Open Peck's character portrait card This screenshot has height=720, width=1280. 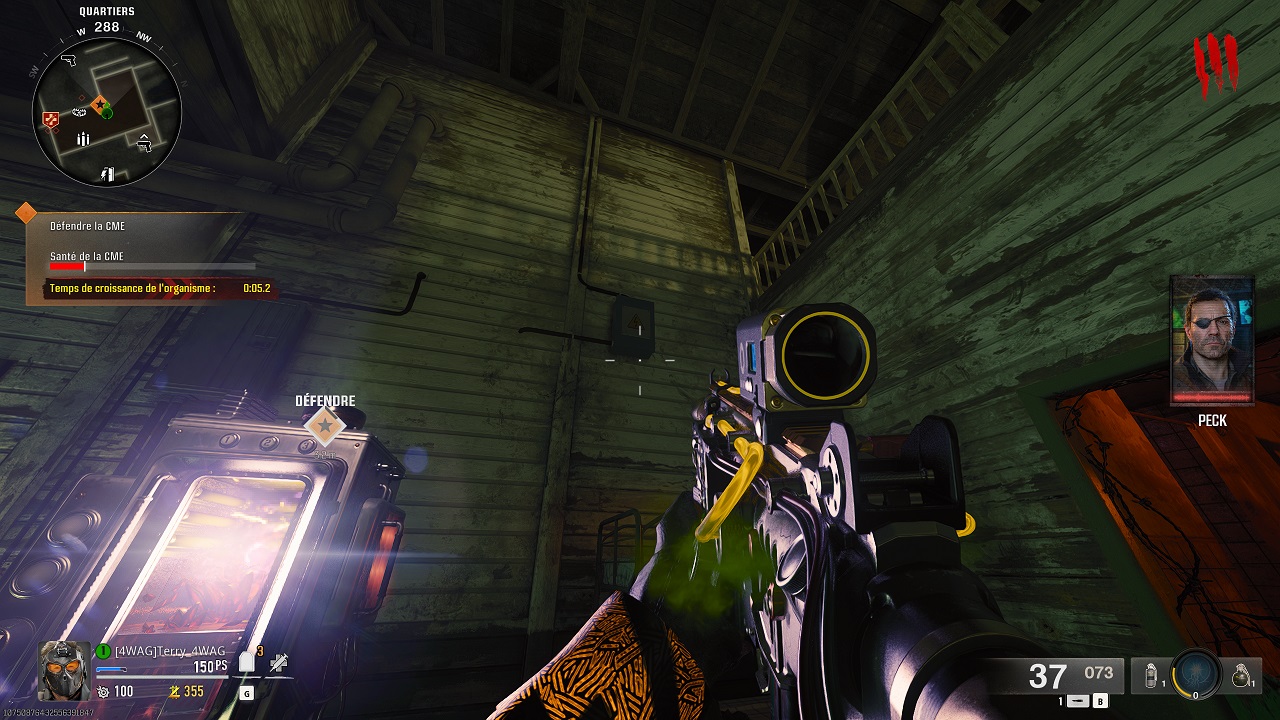click(1212, 341)
